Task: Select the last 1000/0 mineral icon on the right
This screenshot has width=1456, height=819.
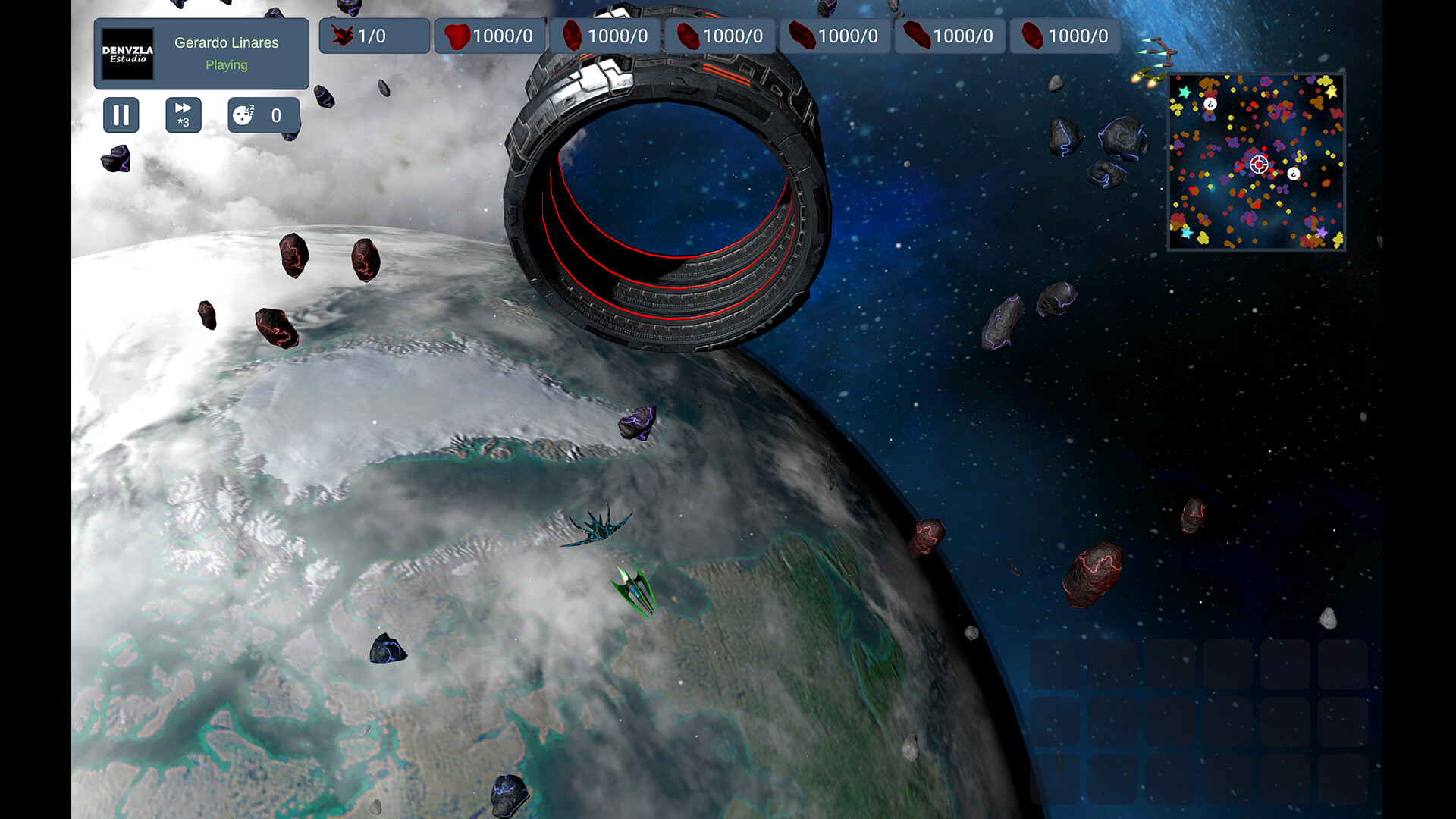Action: click(1031, 34)
